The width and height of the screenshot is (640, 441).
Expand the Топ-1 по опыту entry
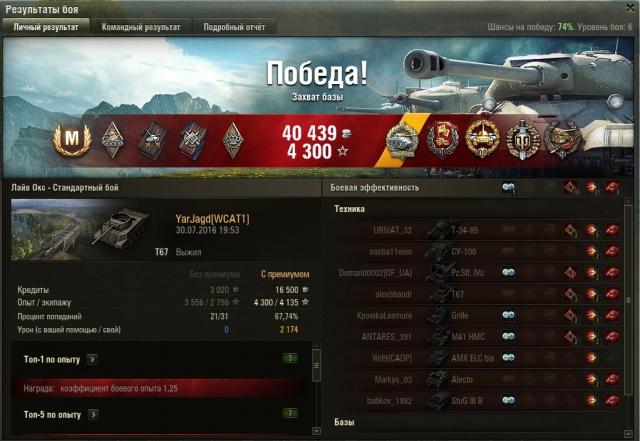pyautogui.click(x=92, y=358)
